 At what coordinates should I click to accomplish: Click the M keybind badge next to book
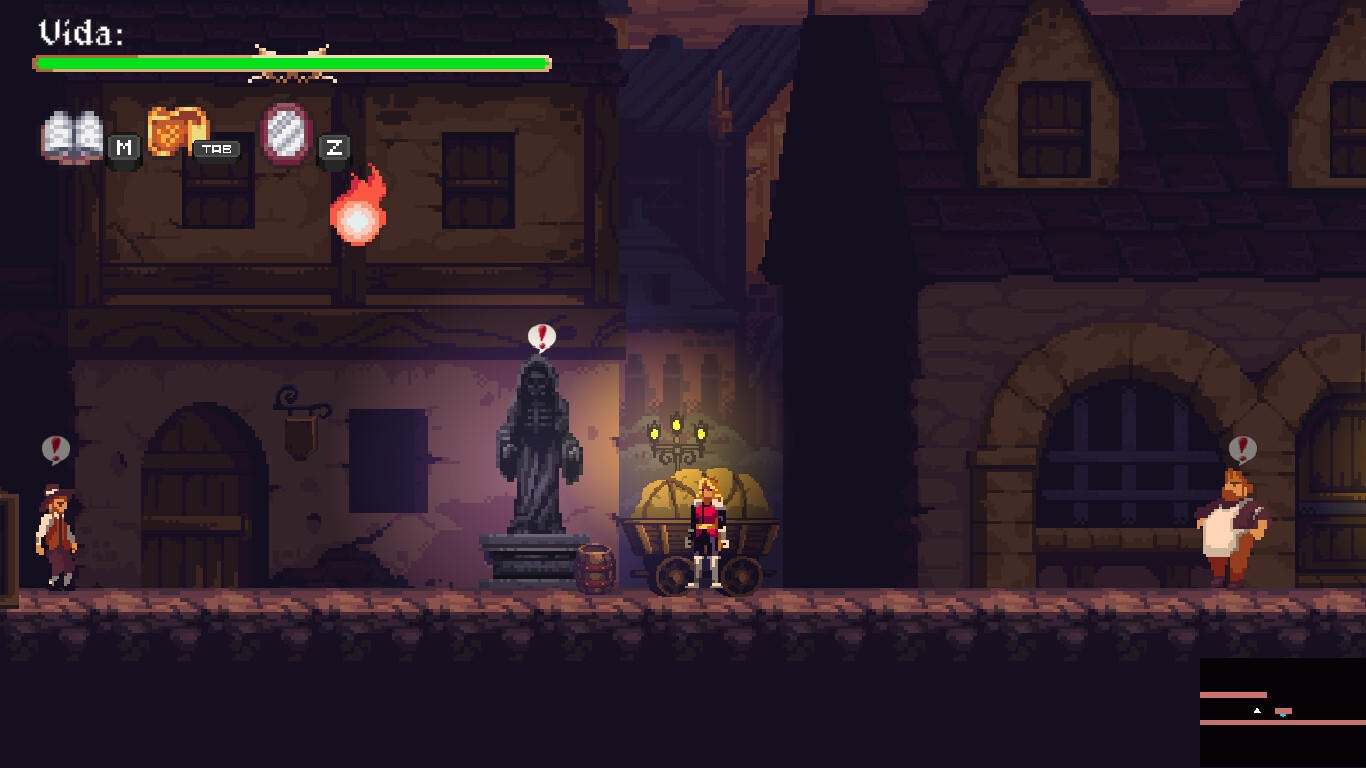tap(123, 148)
